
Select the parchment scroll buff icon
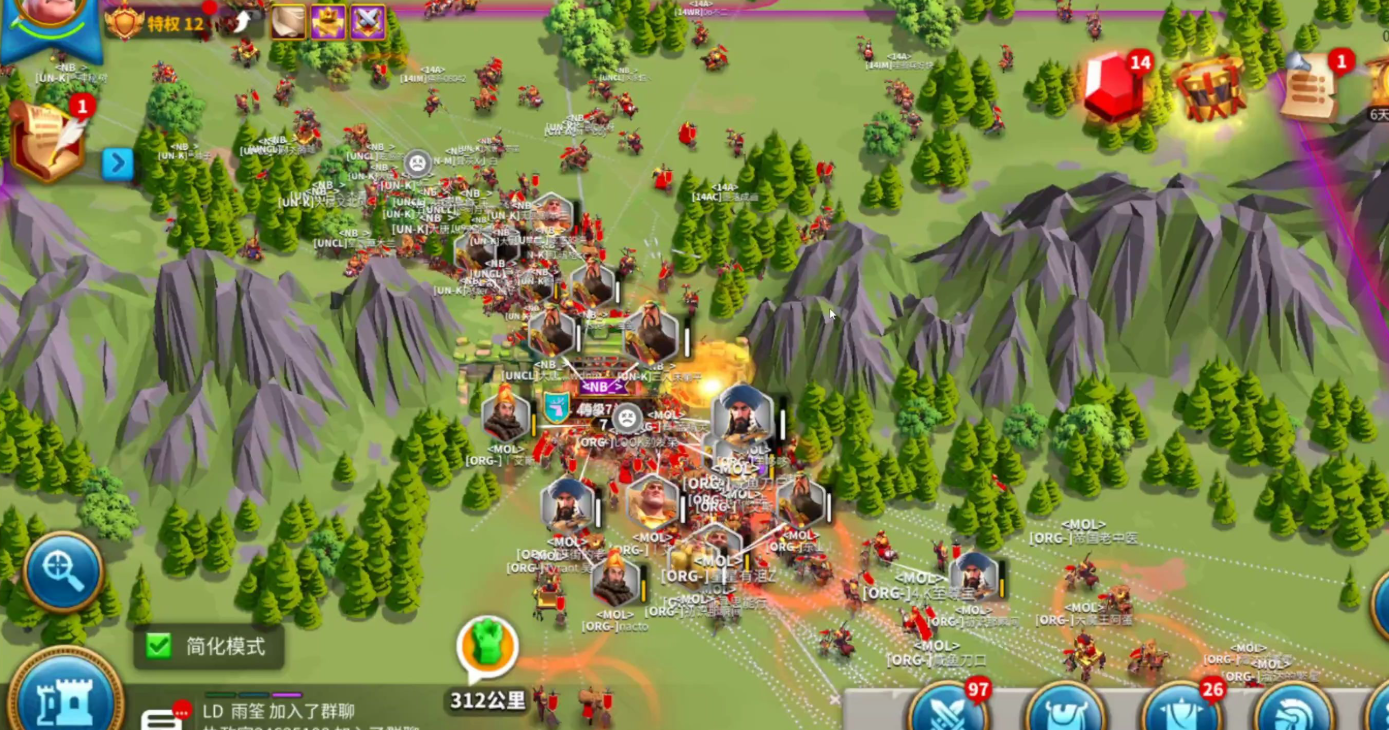[288, 22]
